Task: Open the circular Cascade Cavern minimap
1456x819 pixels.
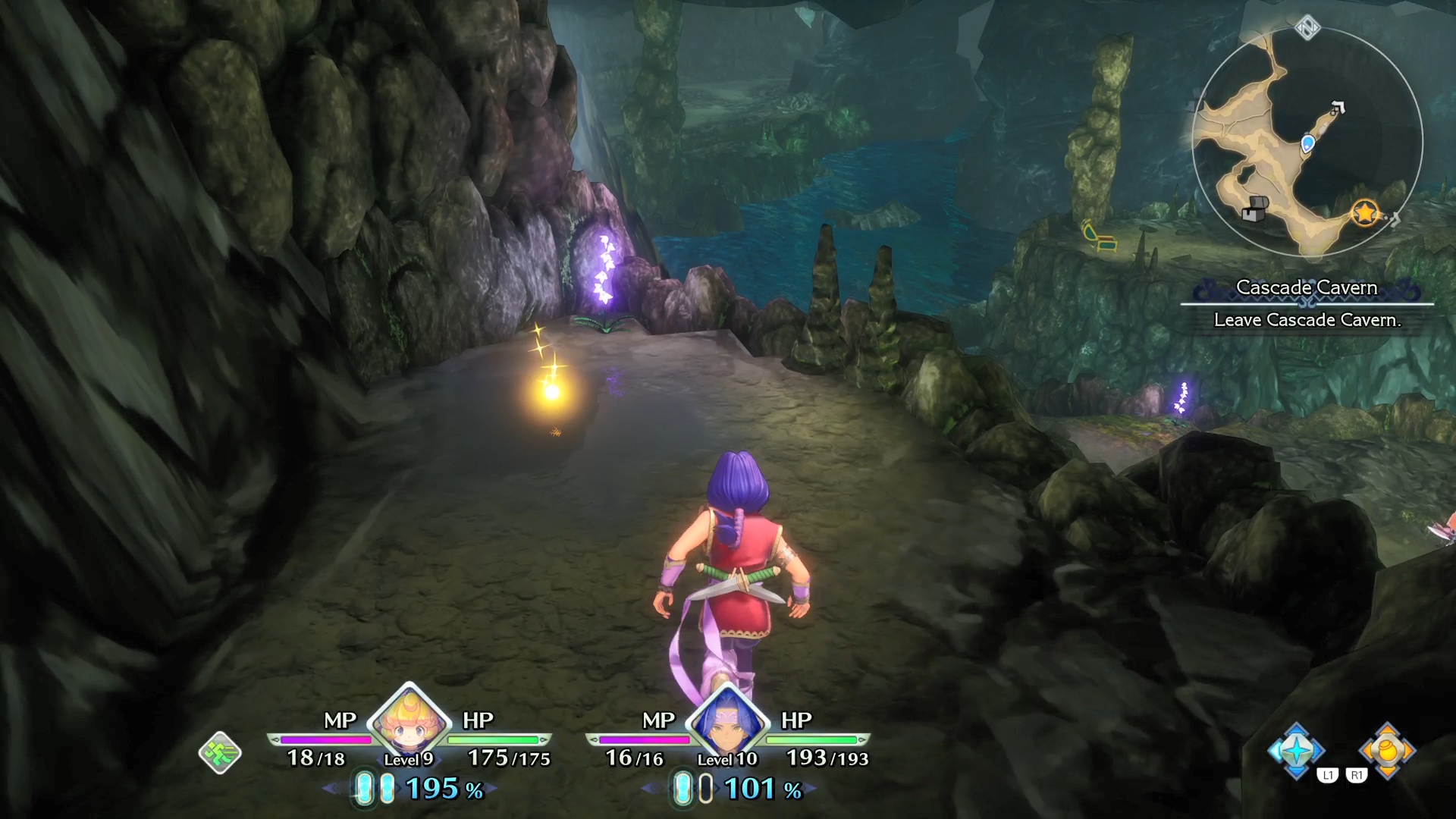Action: coord(1307,144)
